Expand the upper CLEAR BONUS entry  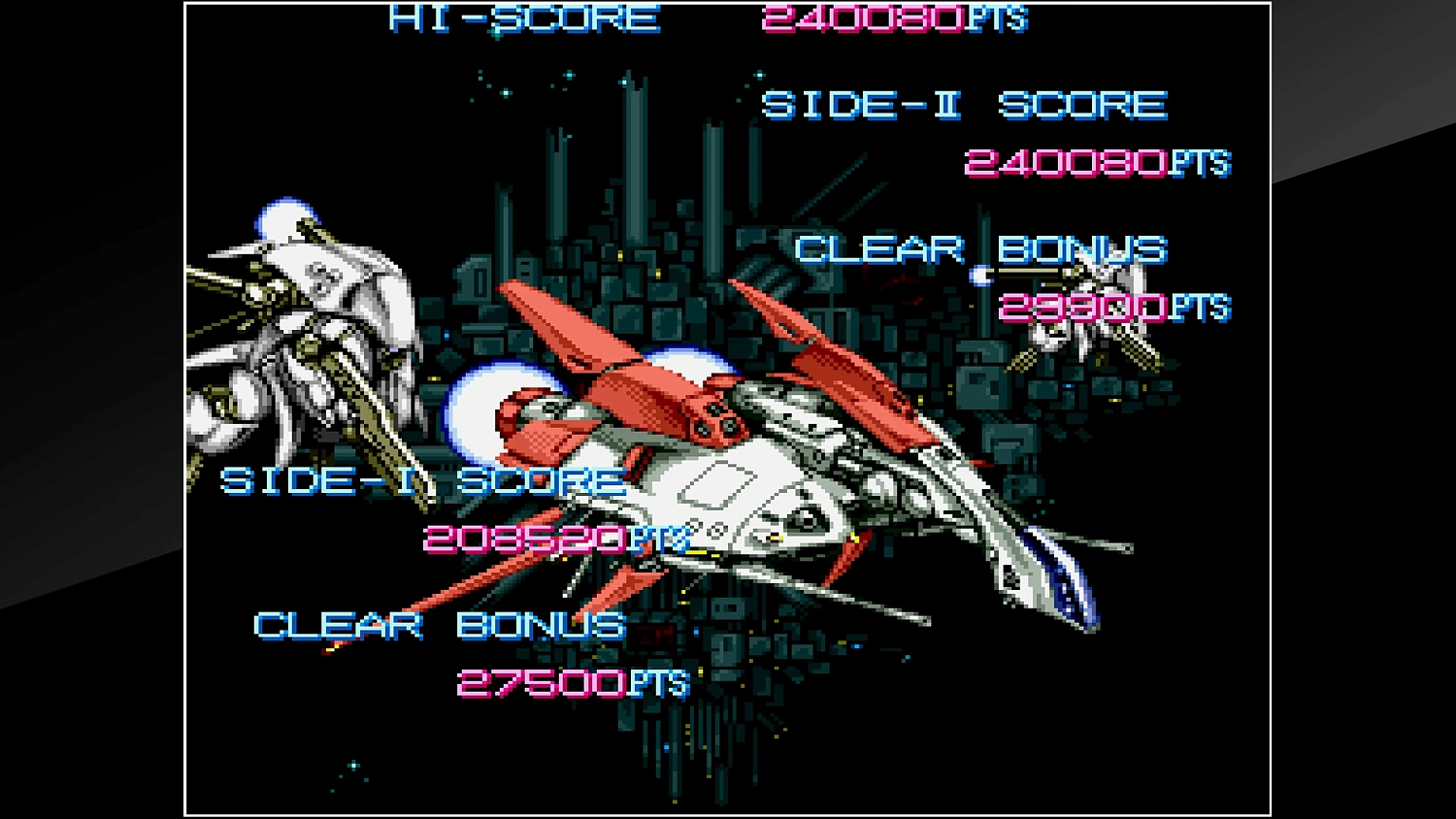[x=980, y=249]
